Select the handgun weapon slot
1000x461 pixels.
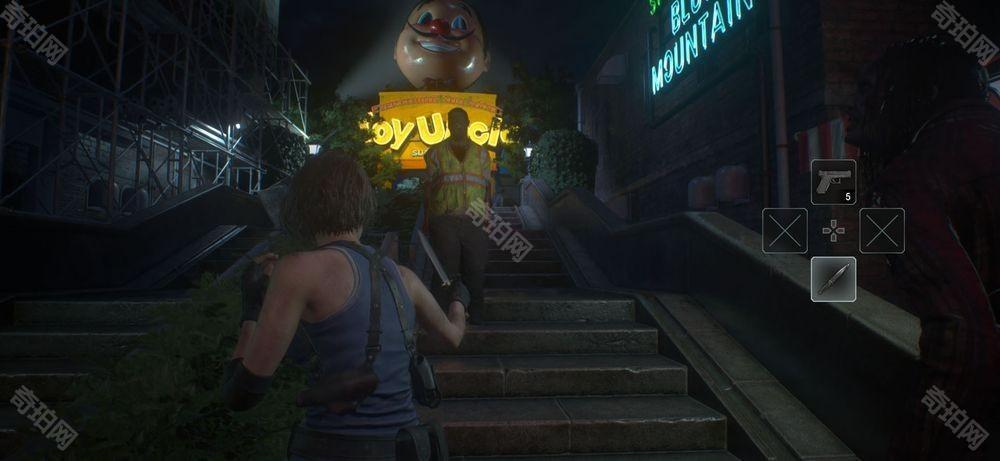pyautogui.click(x=833, y=182)
